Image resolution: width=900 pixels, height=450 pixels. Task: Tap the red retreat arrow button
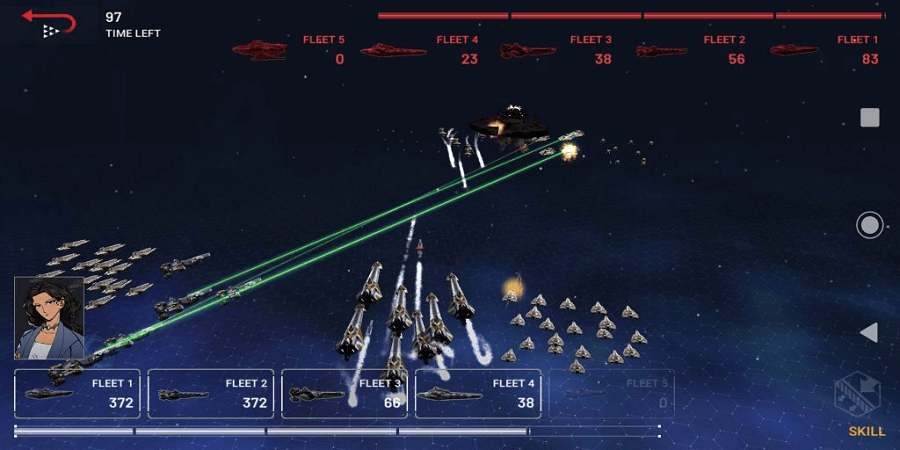(49, 22)
